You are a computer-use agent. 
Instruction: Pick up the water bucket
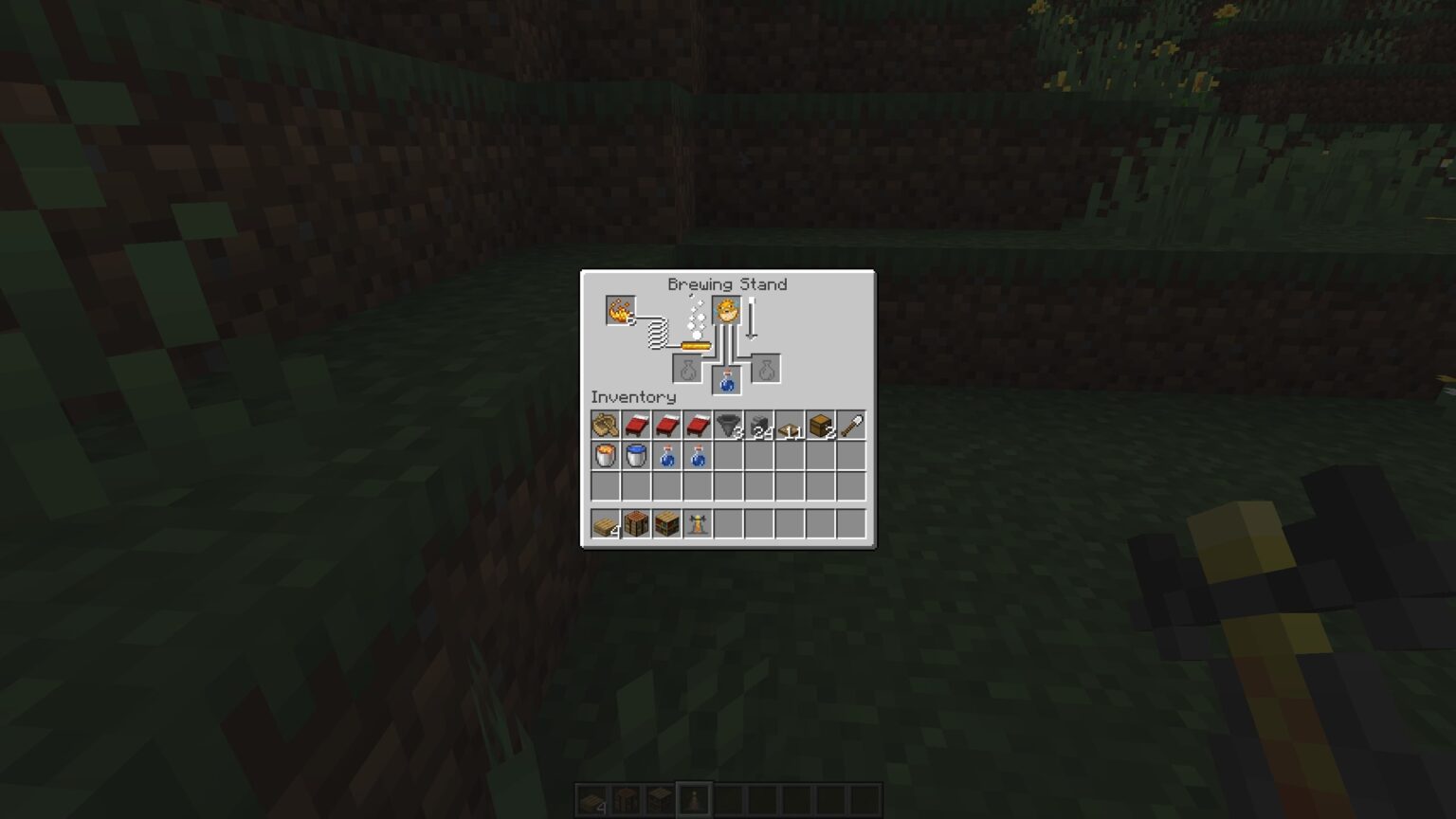[x=636, y=457]
